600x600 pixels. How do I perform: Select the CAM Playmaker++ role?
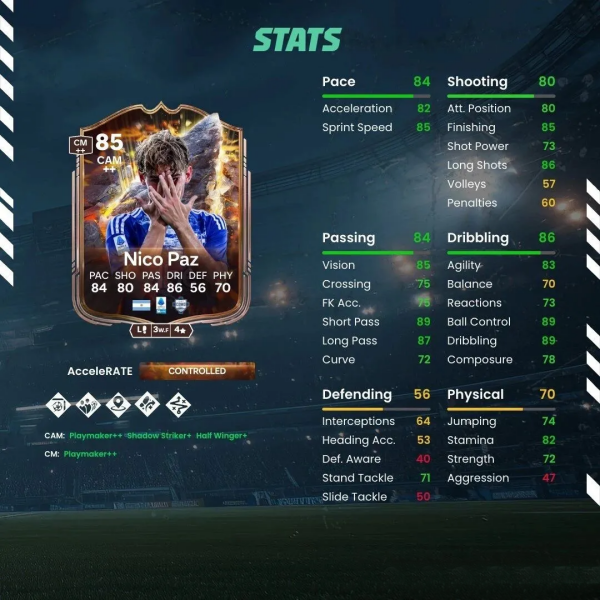click(94, 435)
